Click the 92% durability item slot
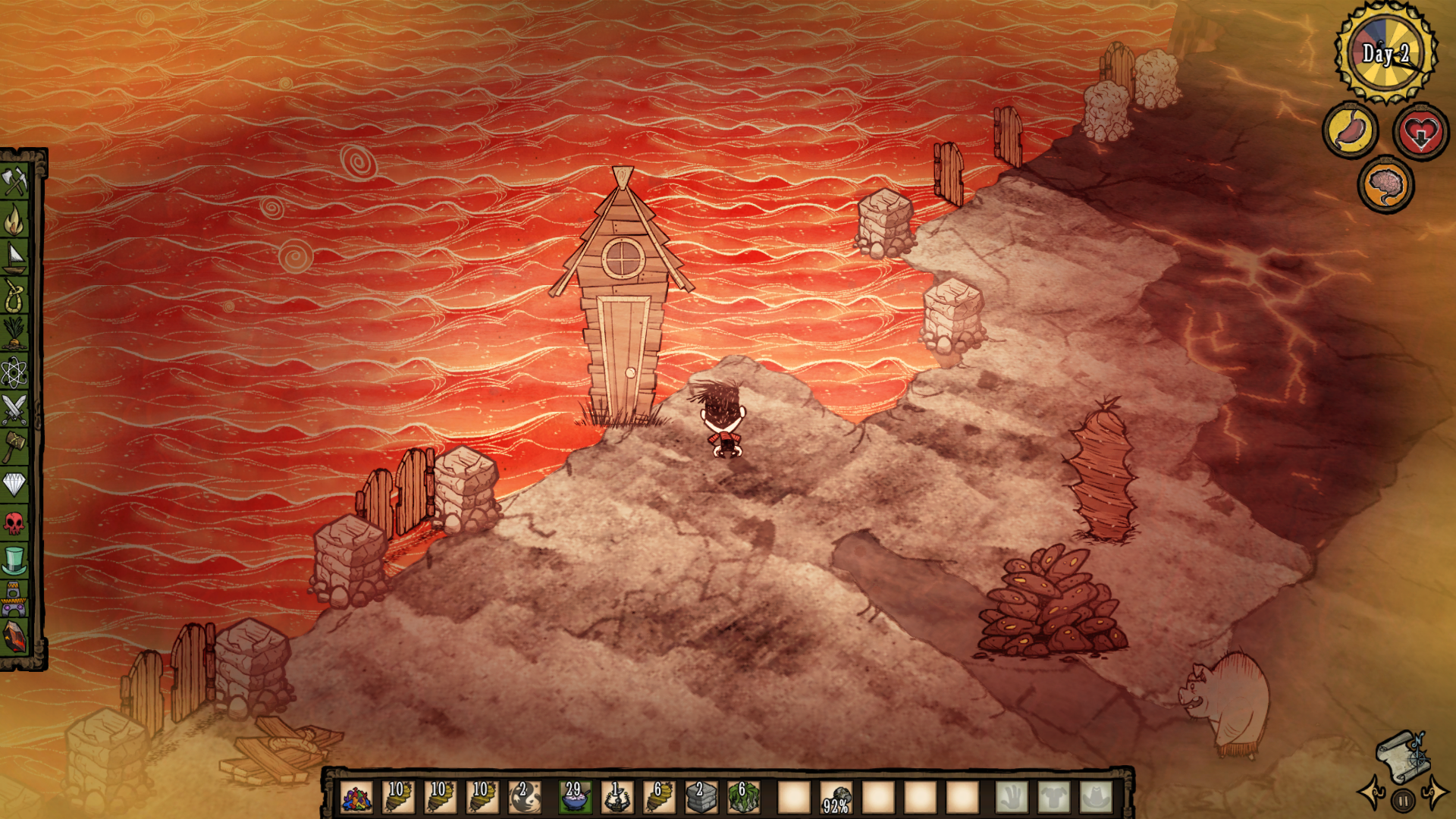Image resolution: width=1456 pixels, height=819 pixels. pyautogui.click(x=836, y=798)
